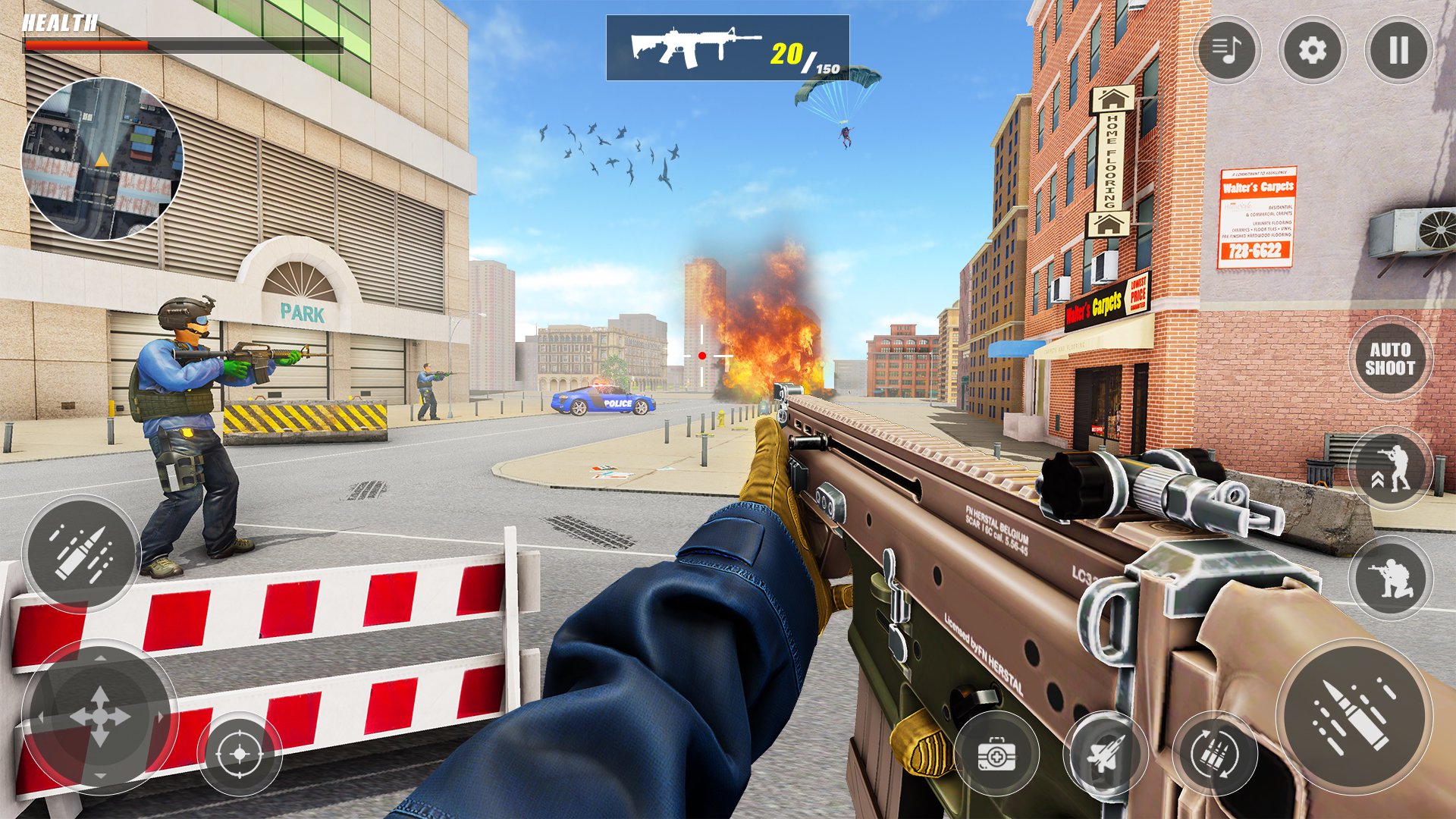Viewport: 1456px width, 819px height.
Task: Toggle the AUTO SHOOT button
Action: tap(1390, 359)
